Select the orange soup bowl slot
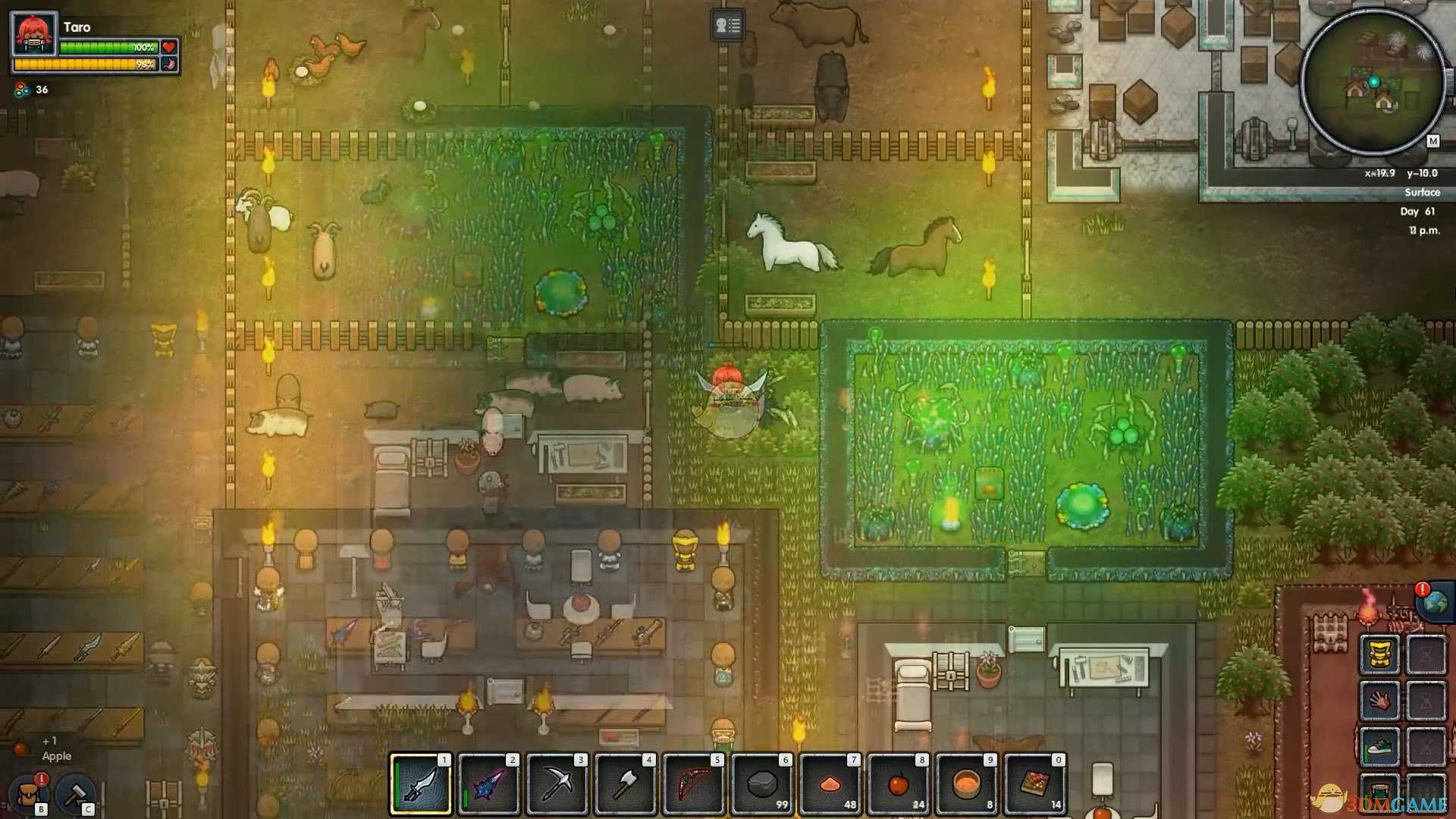This screenshot has width=1456, height=819. coord(966,784)
